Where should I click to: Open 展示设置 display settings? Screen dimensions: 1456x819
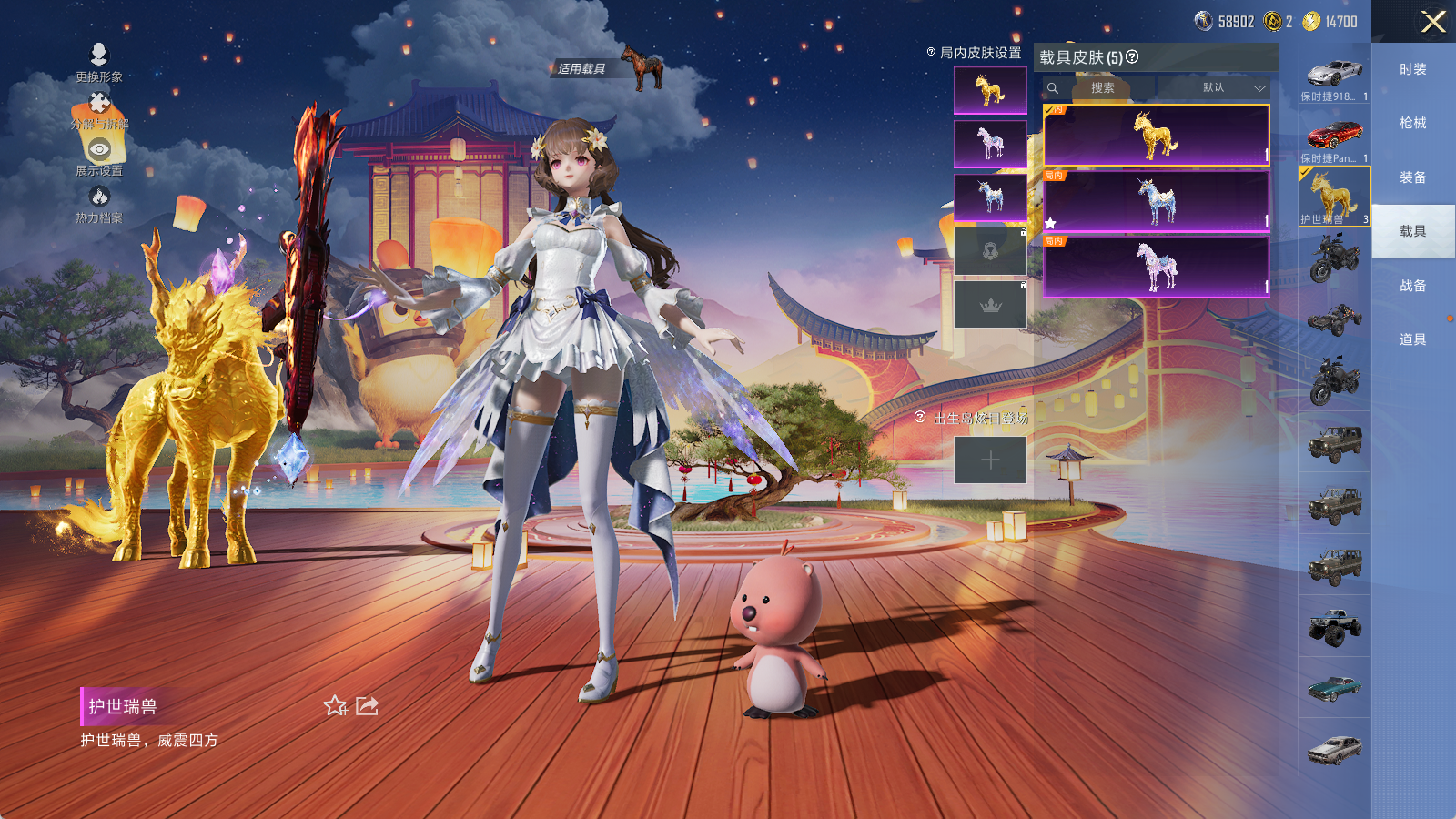99,156
